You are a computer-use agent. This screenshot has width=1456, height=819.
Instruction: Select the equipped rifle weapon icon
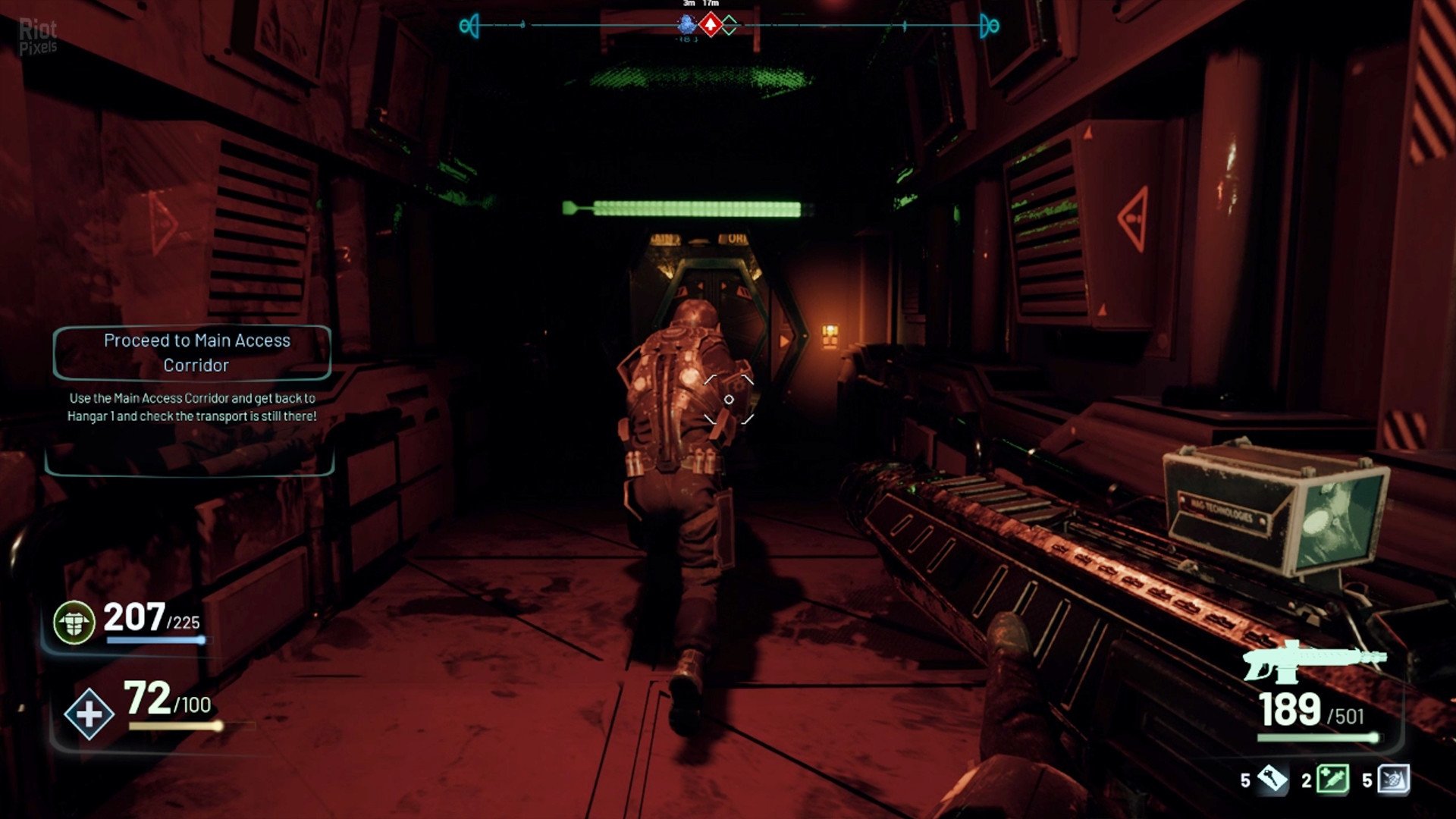coord(1313,661)
